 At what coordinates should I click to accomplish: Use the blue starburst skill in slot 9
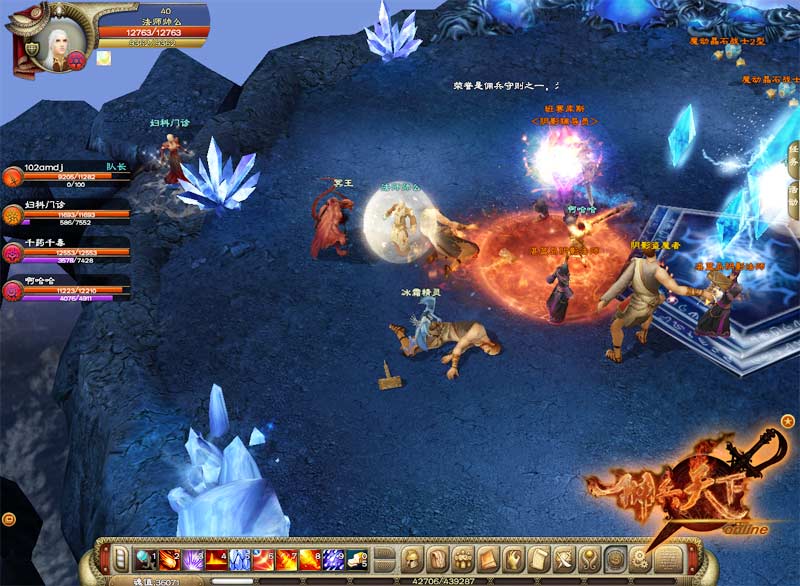tap(335, 559)
